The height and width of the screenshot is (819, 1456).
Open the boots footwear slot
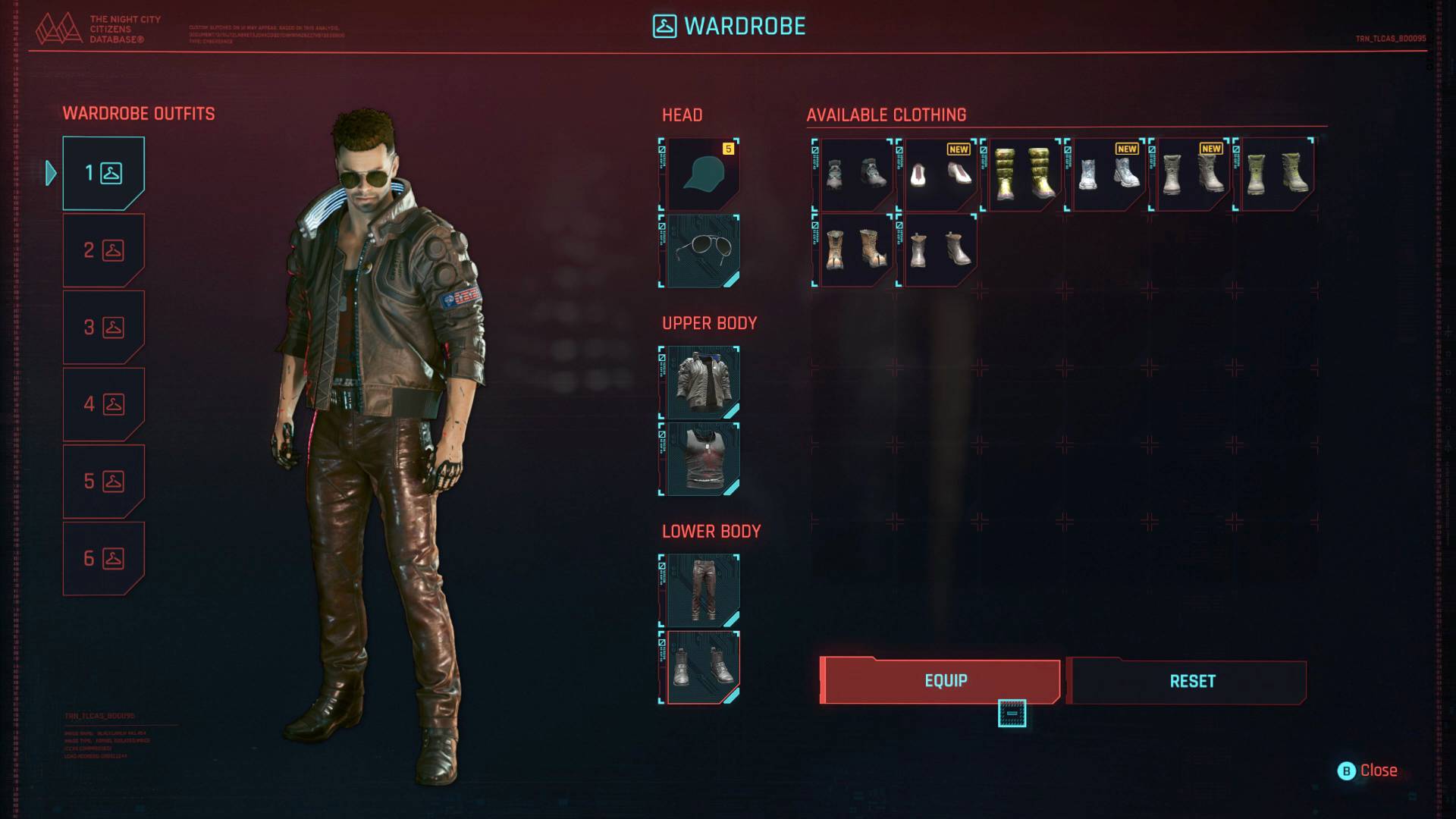[x=700, y=667]
